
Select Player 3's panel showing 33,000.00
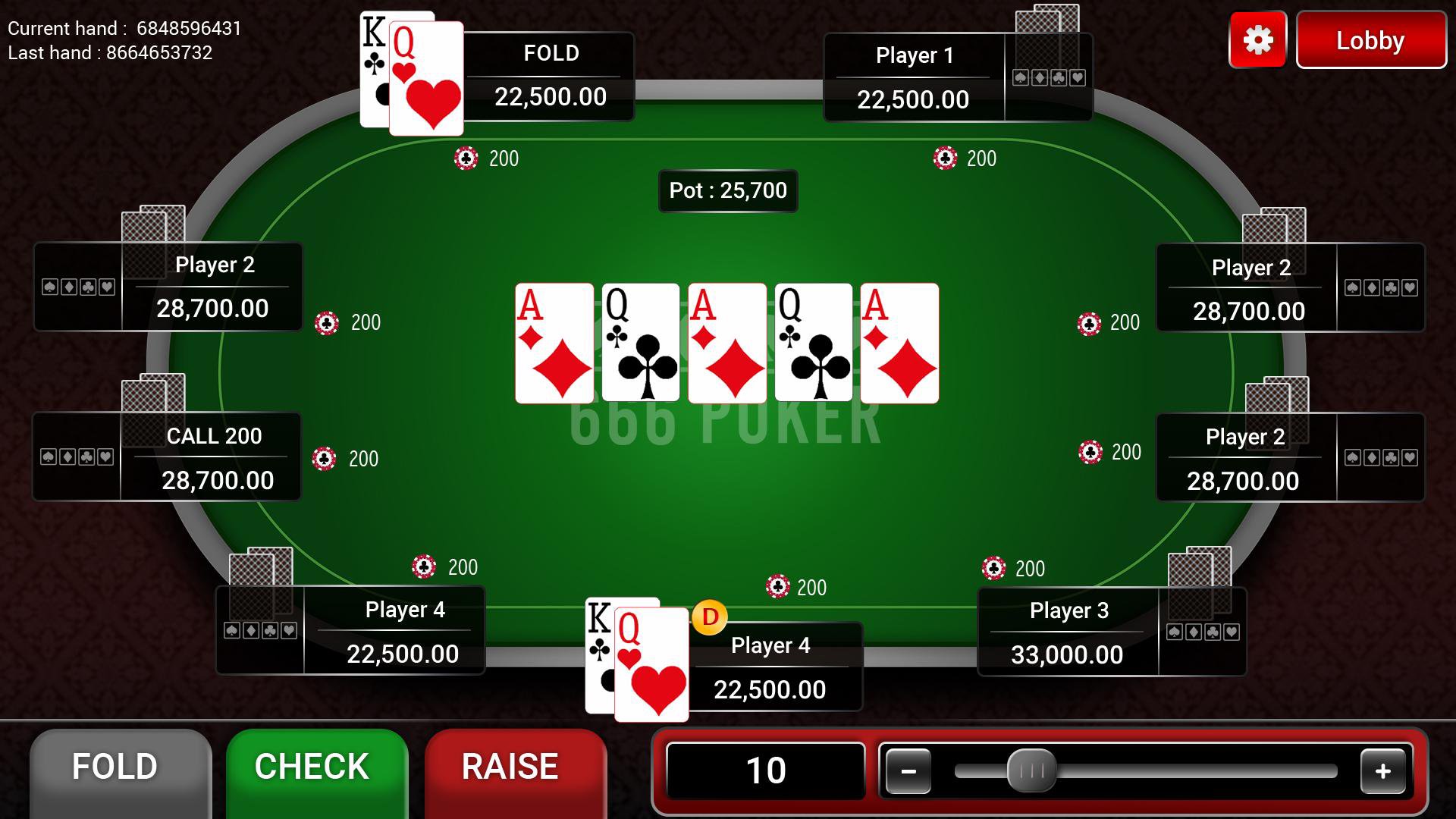(x=1069, y=631)
